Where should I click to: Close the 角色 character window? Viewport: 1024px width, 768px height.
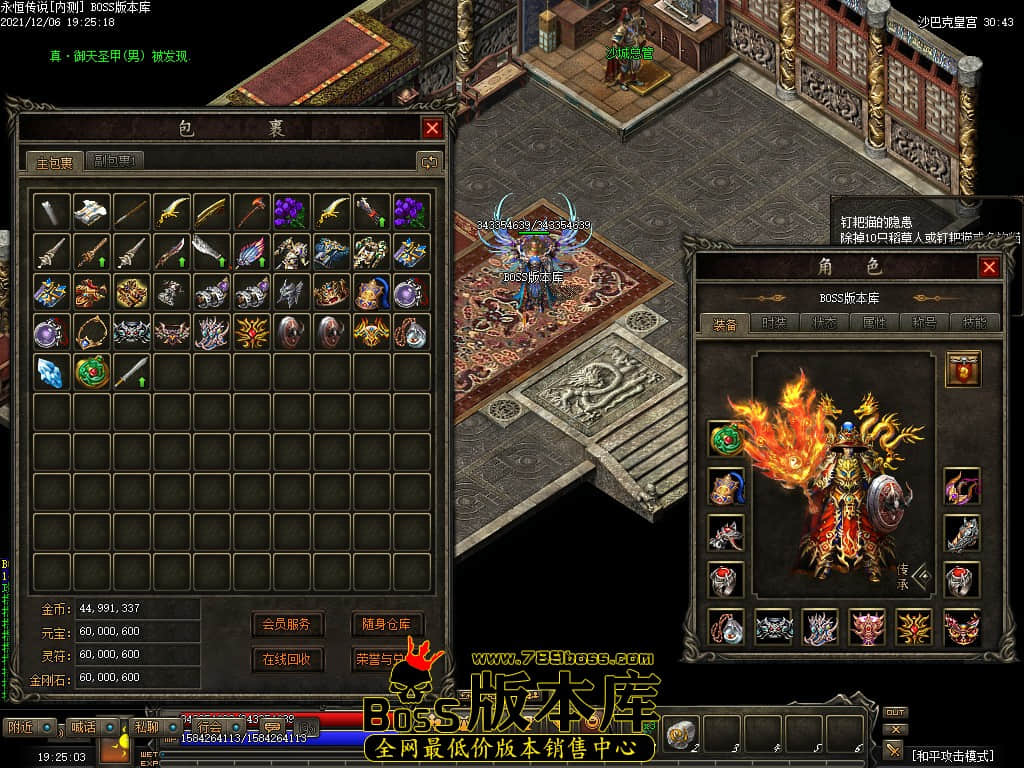click(988, 267)
